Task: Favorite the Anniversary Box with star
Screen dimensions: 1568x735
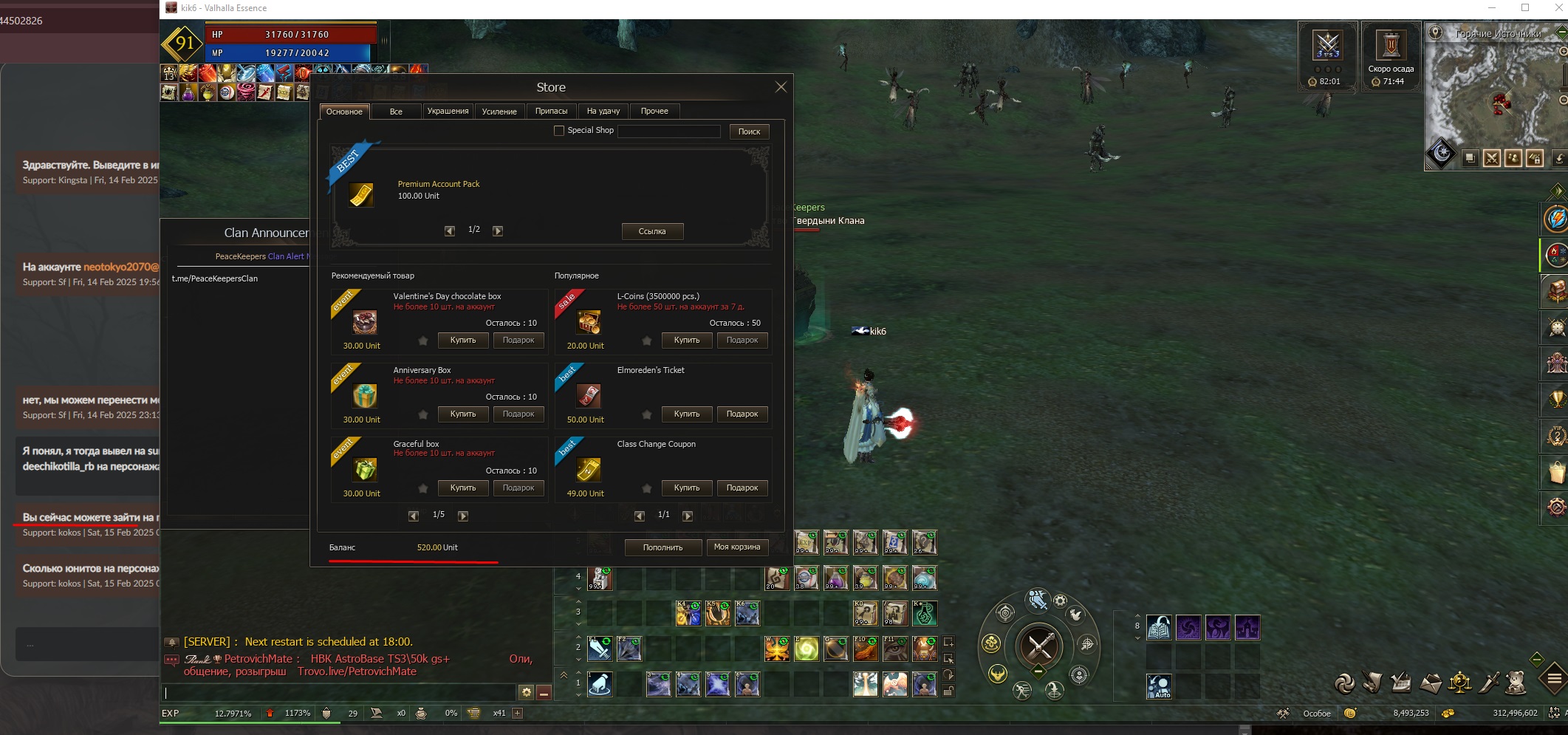Action: [423, 414]
